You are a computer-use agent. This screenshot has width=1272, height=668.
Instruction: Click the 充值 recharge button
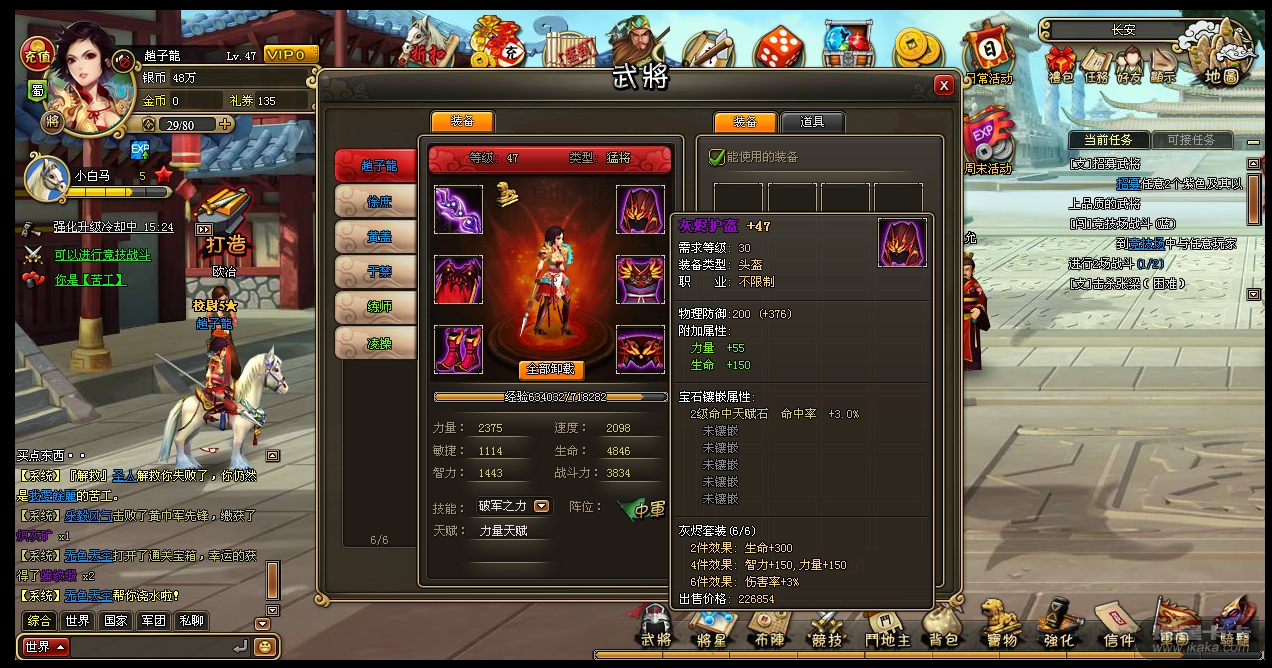37,51
